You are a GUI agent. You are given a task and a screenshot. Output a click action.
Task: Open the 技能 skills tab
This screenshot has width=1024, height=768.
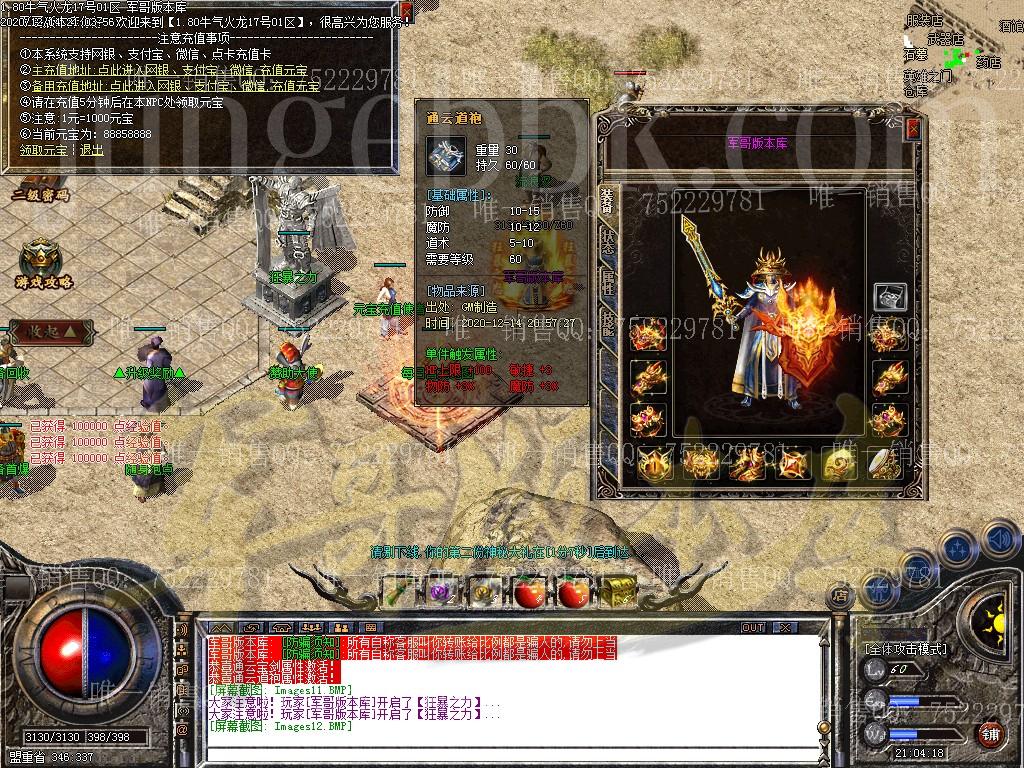click(x=607, y=321)
